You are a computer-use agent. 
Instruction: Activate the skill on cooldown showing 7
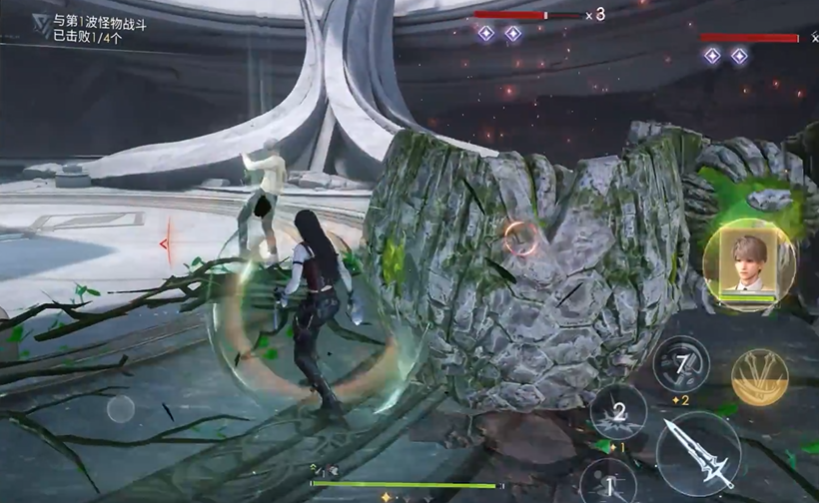click(x=681, y=363)
